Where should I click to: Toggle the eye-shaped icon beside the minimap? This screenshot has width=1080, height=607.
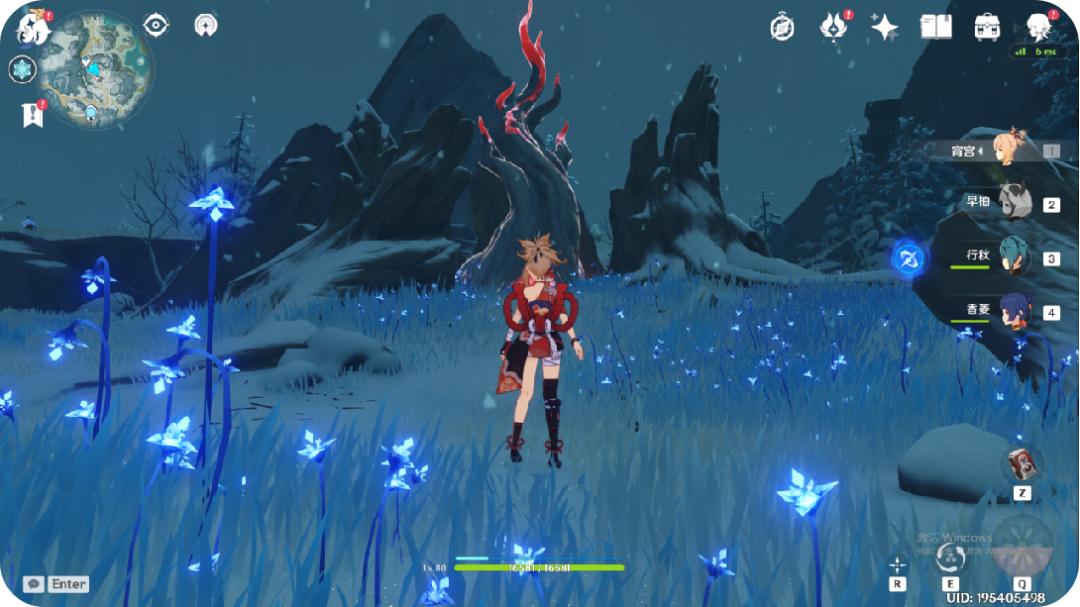click(156, 25)
